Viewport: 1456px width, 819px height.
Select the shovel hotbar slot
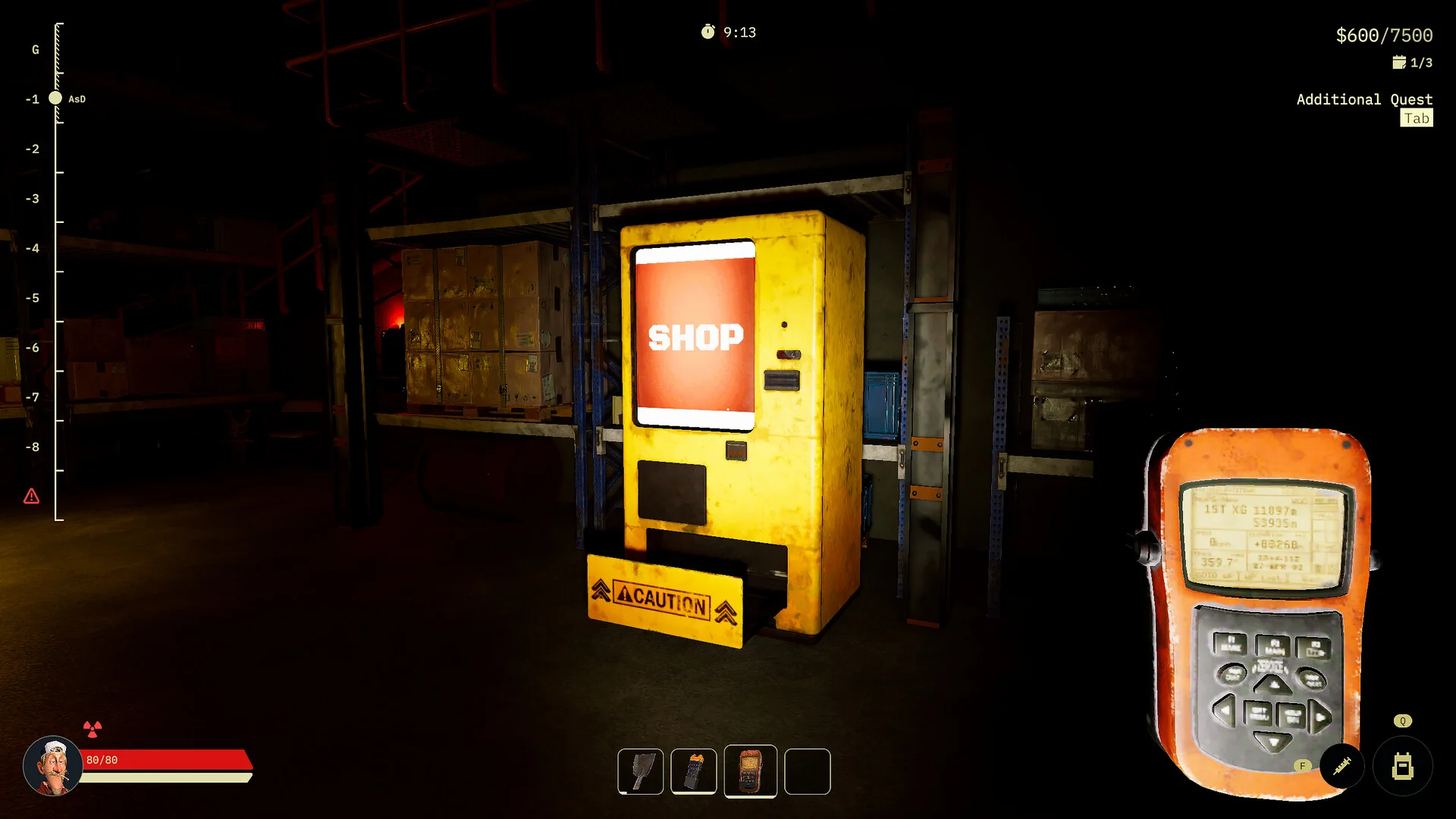(640, 771)
